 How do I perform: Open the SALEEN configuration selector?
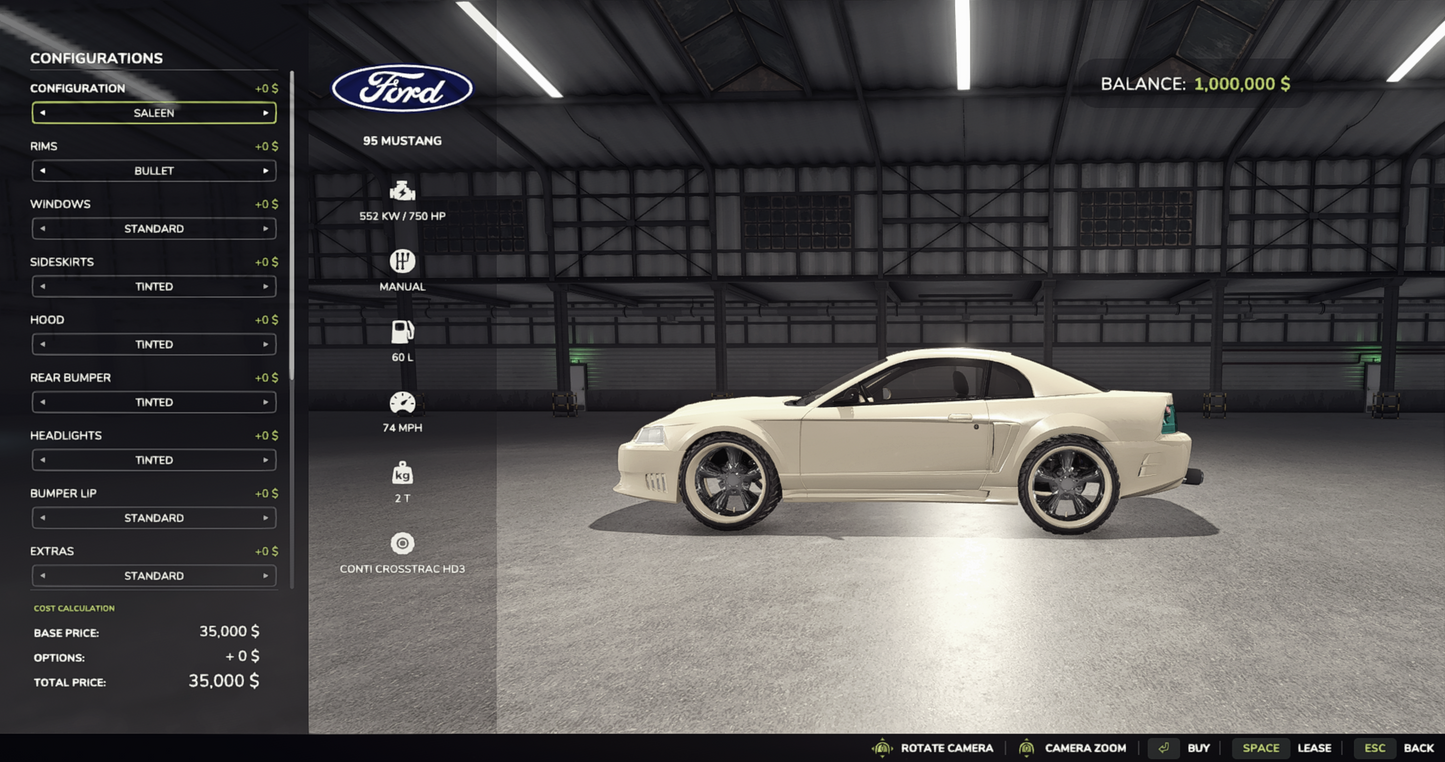pyautogui.click(x=154, y=111)
